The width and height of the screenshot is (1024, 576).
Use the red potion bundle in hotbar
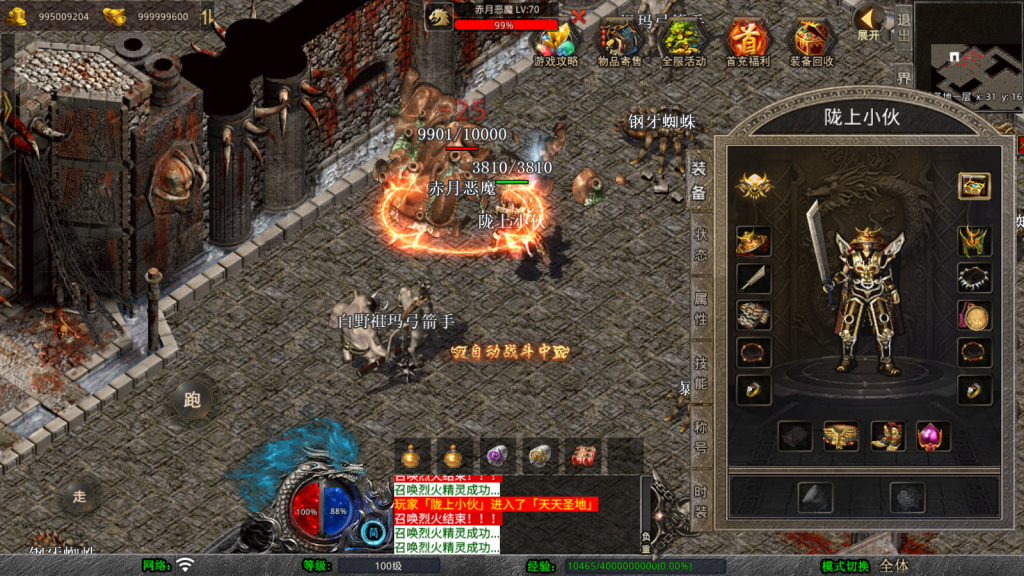click(x=583, y=456)
